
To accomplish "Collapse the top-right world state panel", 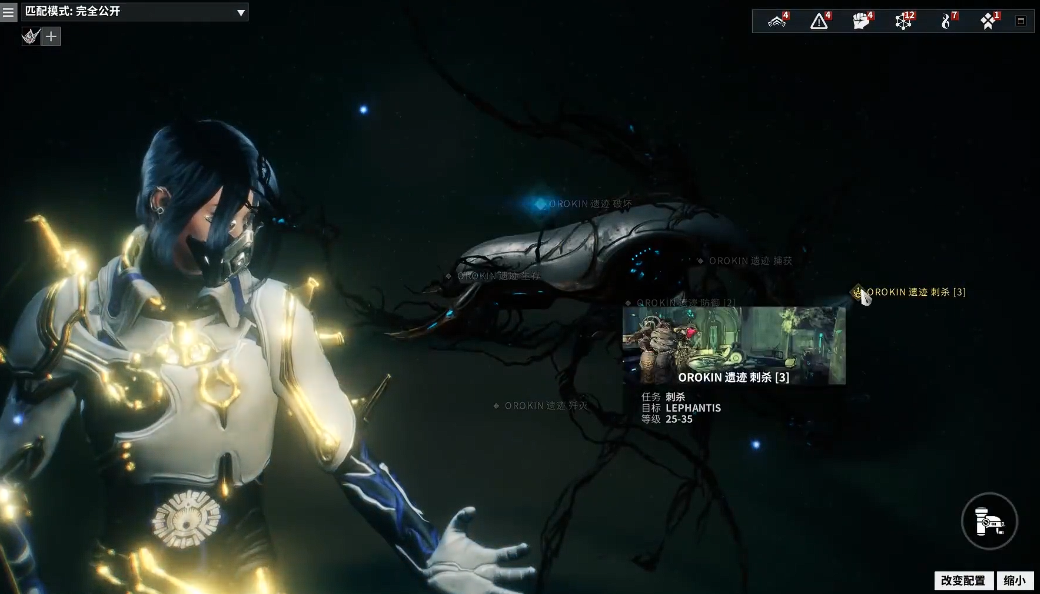I will [x=1020, y=21].
